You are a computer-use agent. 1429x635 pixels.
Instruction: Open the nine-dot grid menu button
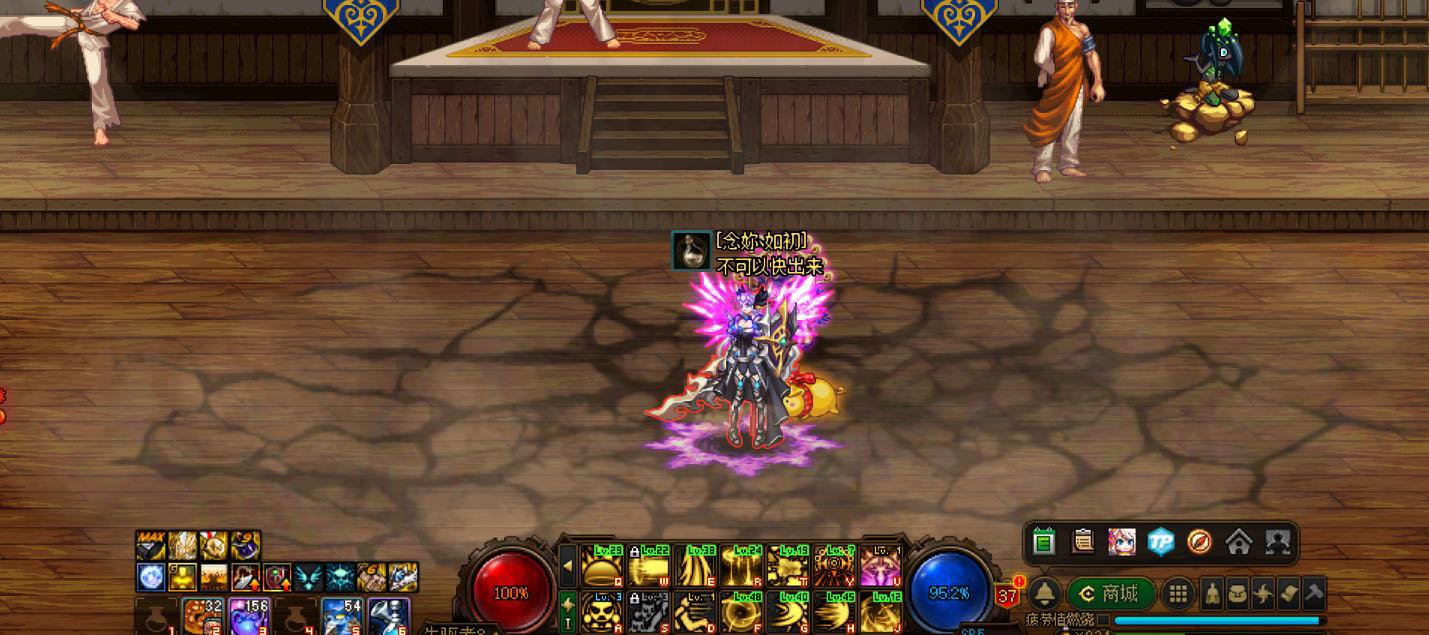click(1178, 594)
